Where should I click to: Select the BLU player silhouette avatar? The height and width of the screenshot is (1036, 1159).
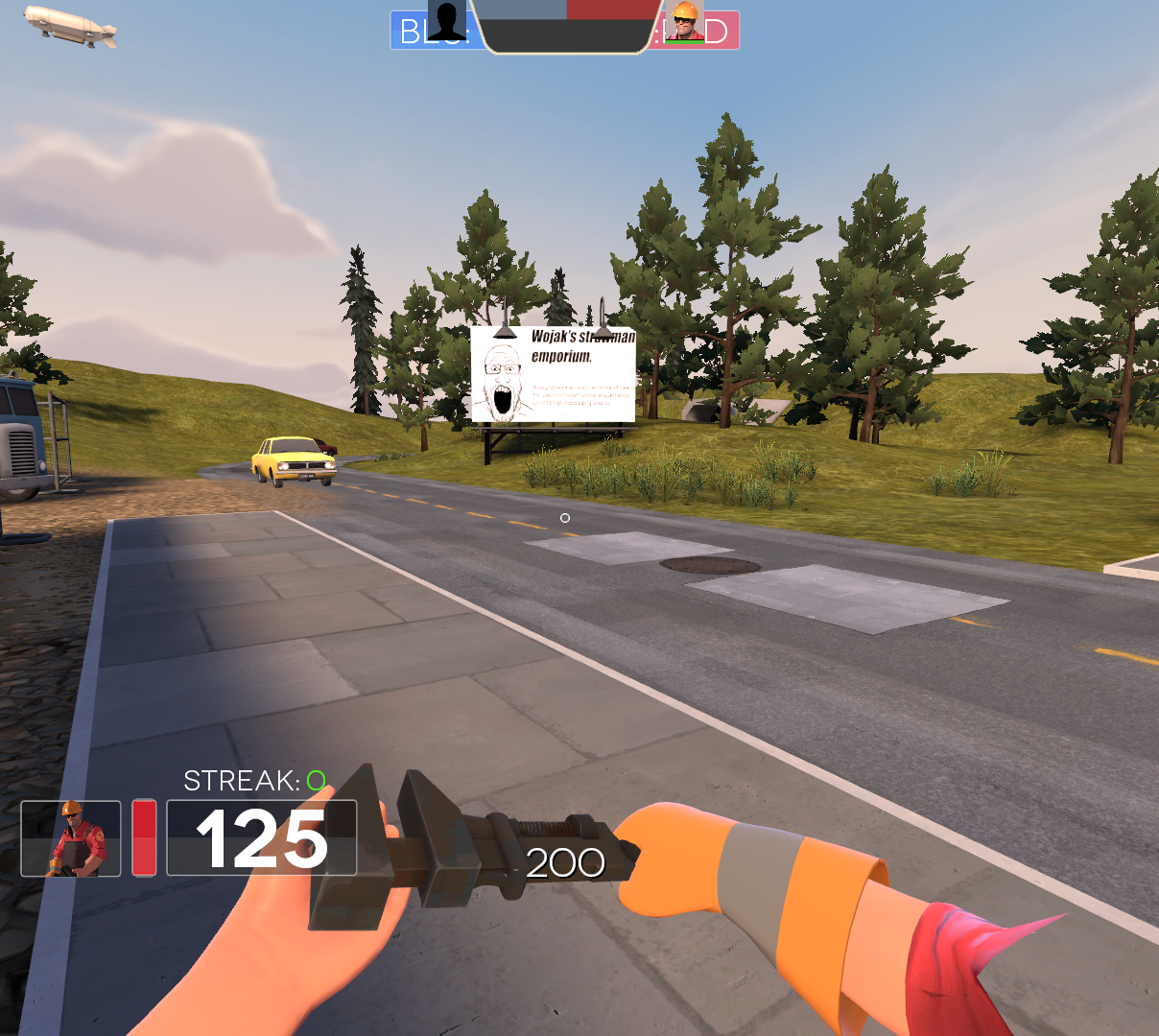pos(447,20)
